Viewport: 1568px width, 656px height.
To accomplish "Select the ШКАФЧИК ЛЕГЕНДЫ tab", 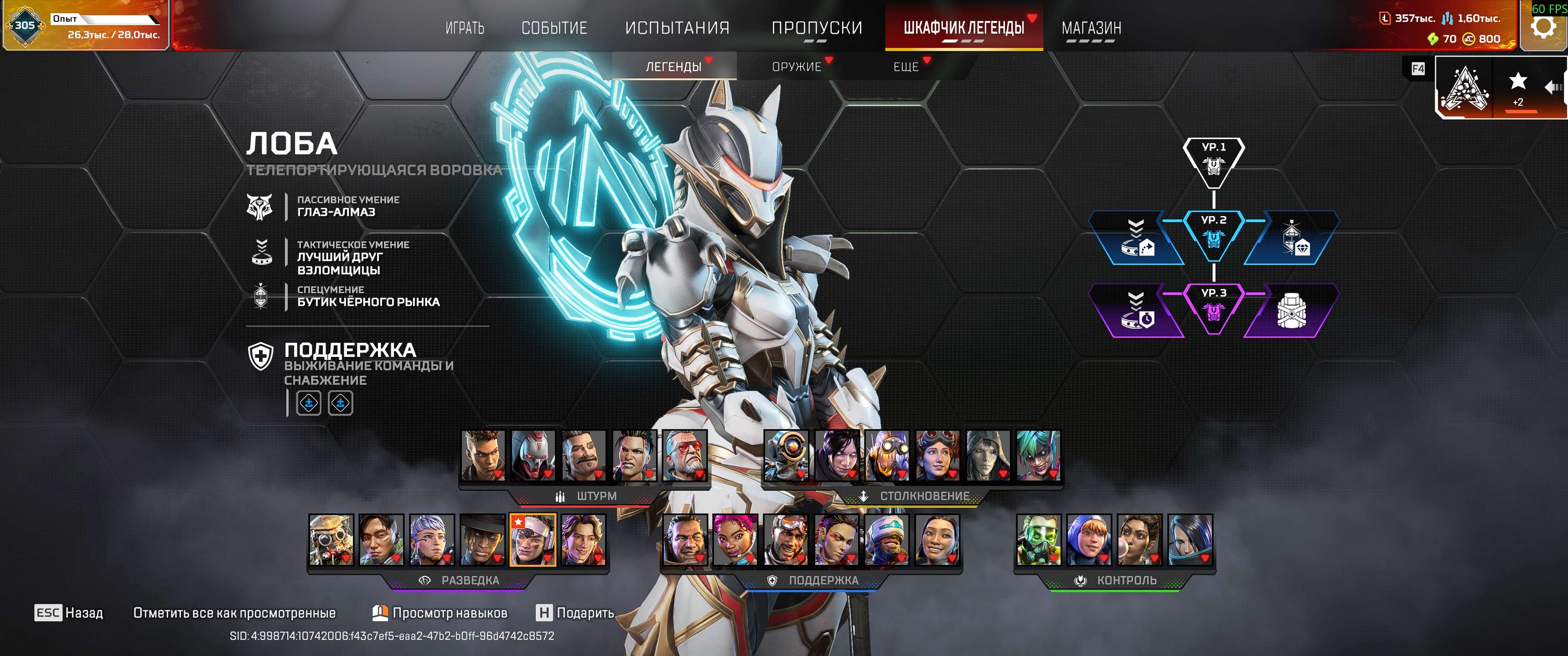I will (x=963, y=28).
